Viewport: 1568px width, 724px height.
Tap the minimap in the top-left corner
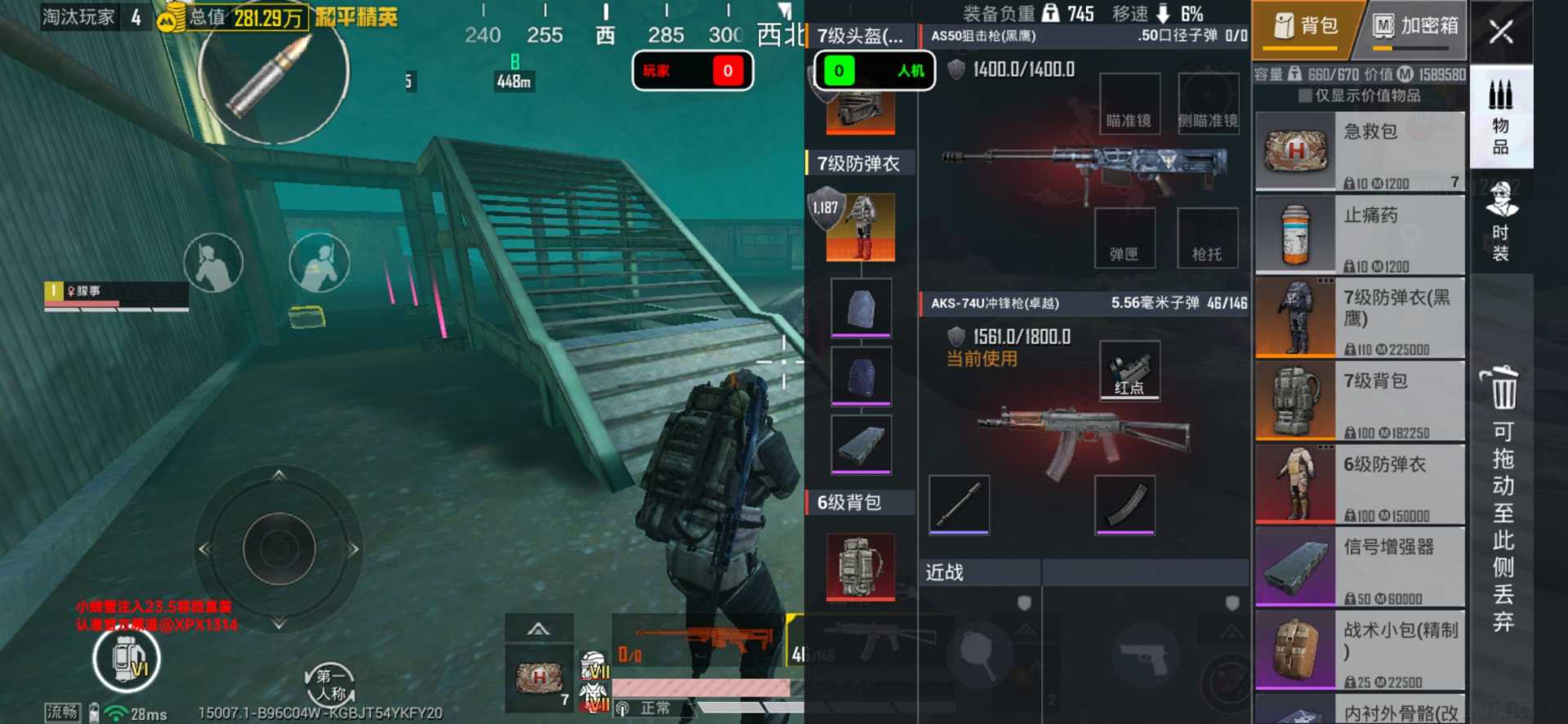[269, 82]
